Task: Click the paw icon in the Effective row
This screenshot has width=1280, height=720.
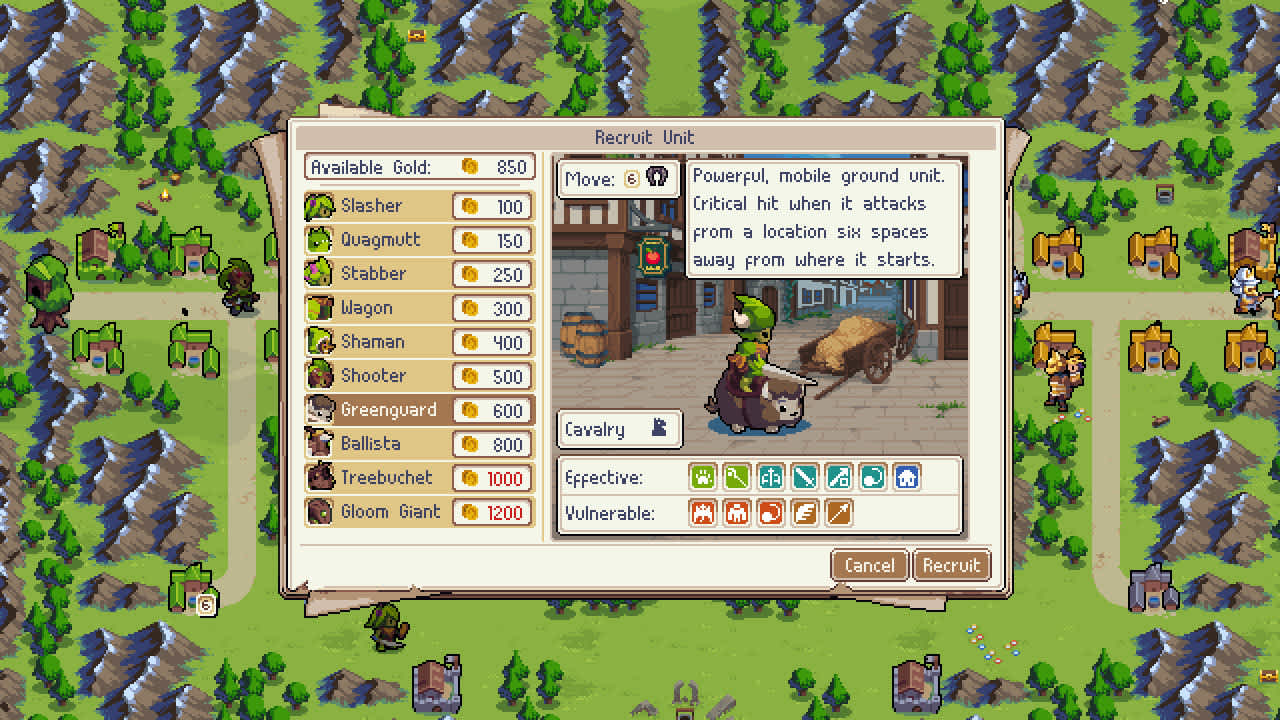Action: point(703,477)
